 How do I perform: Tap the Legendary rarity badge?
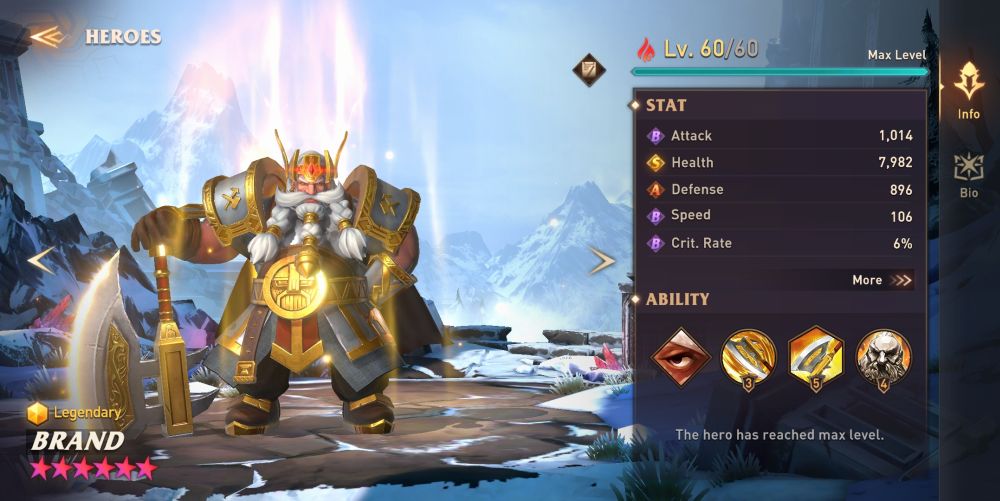[x=75, y=412]
